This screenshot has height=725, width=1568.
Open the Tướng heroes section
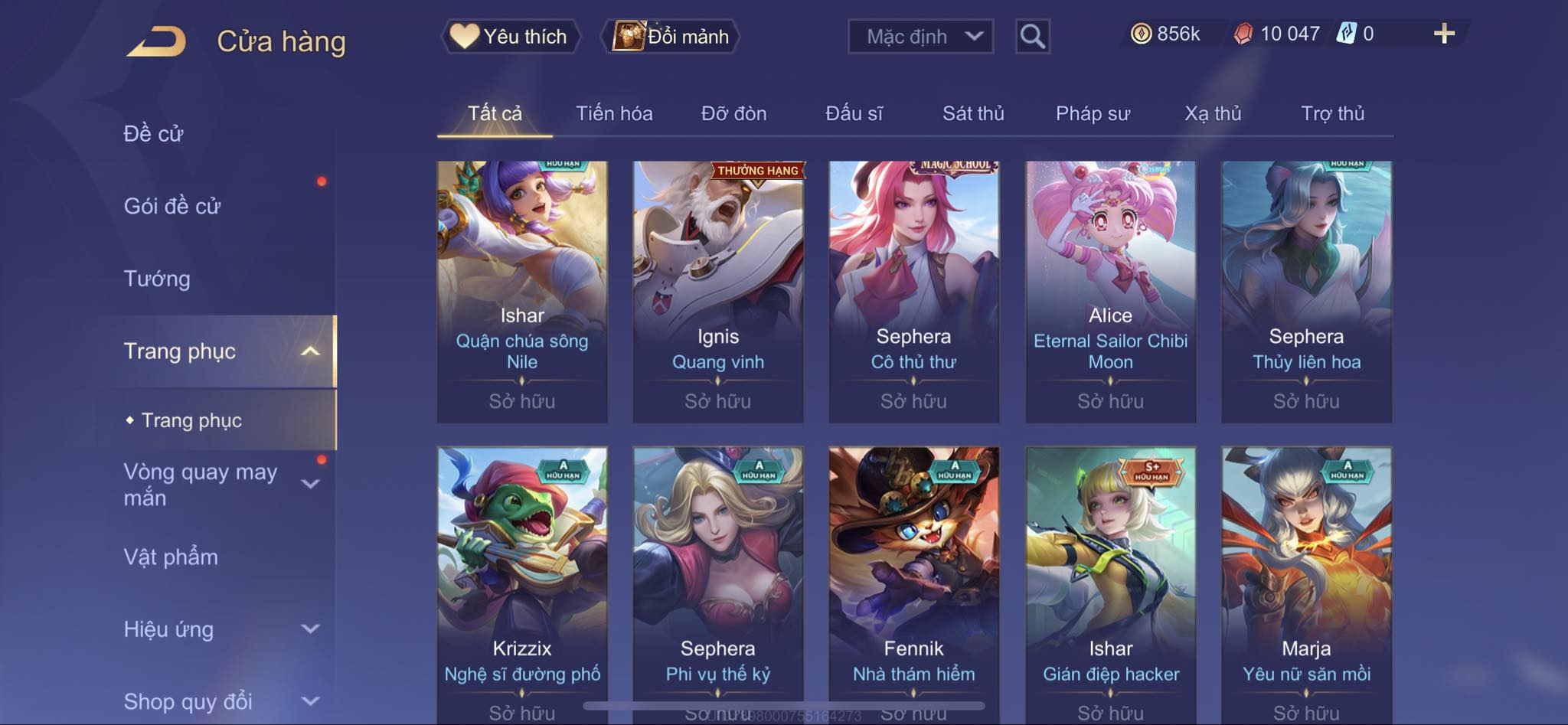[157, 279]
